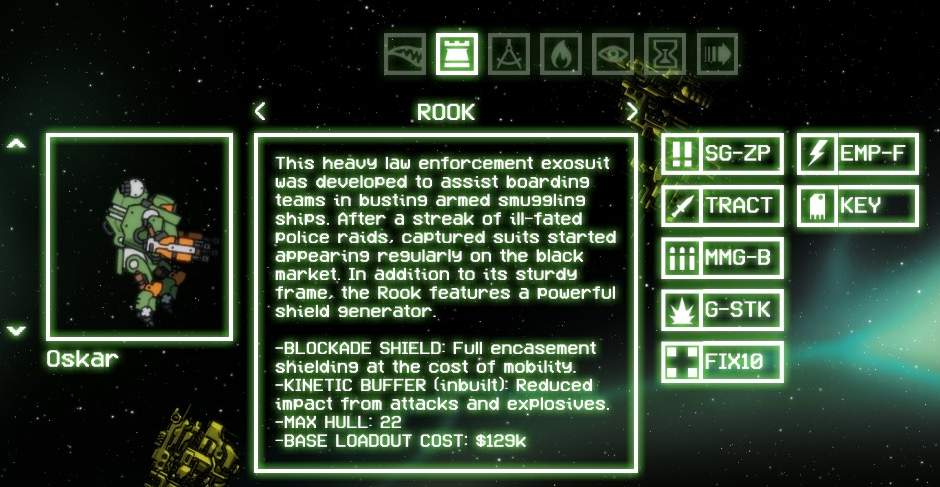The height and width of the screenshot is (487, 940).
Task: Select the EMP-F equipment slot
Action: (x=857, y=154)
